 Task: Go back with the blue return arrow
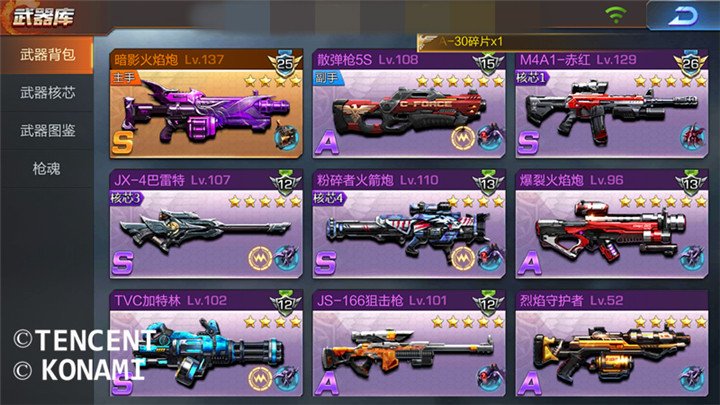pyautogui.click(x=681, y=17)
